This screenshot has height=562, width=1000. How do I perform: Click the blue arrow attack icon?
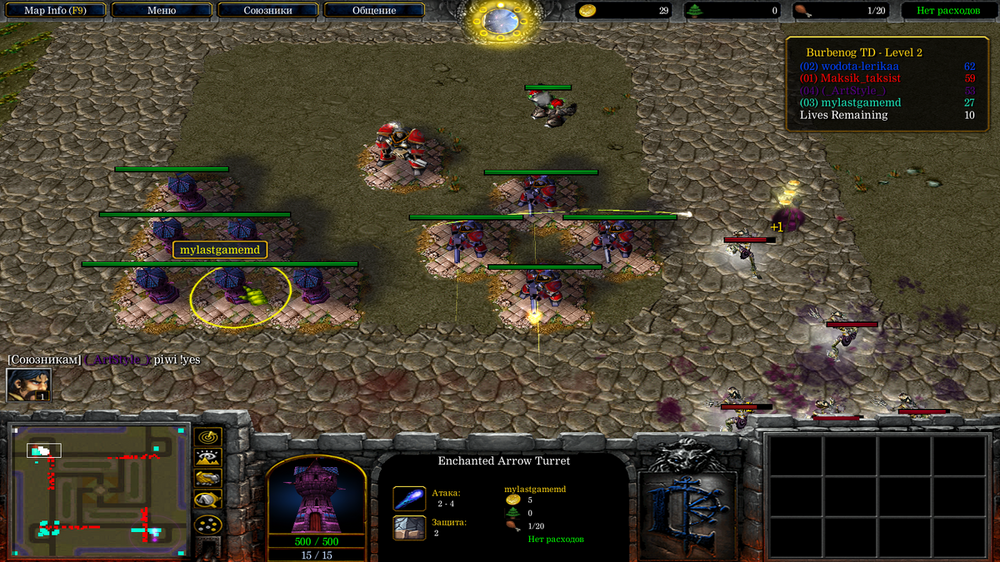pos(408,497)
